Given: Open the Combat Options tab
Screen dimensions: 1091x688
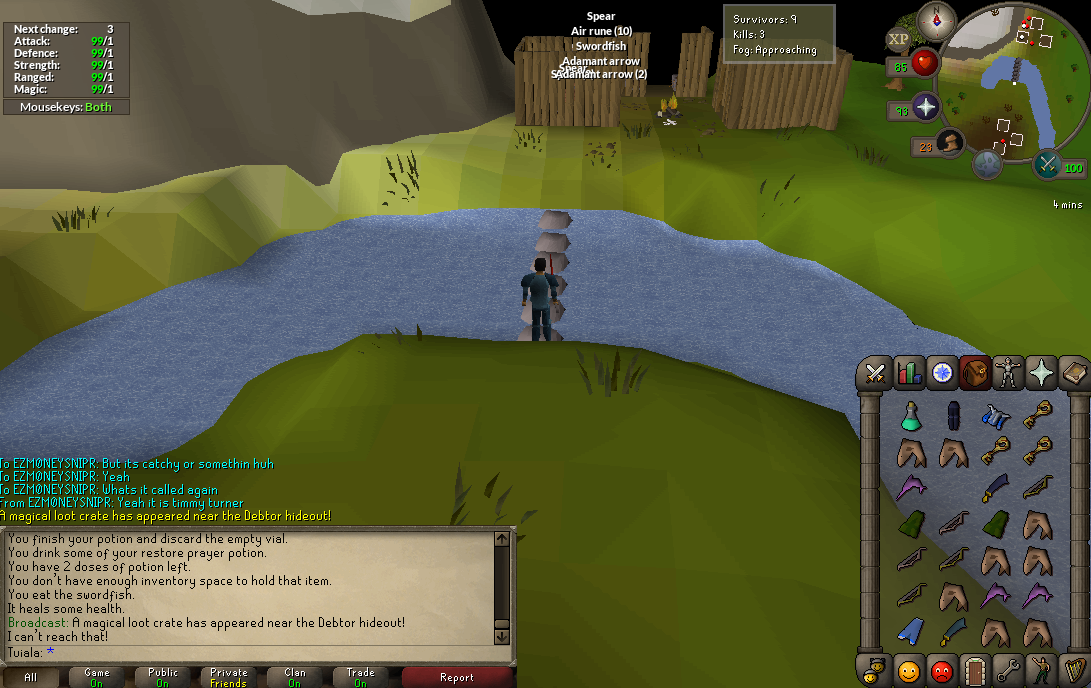Looking at the screenshot, I should (x=877, y=374).
